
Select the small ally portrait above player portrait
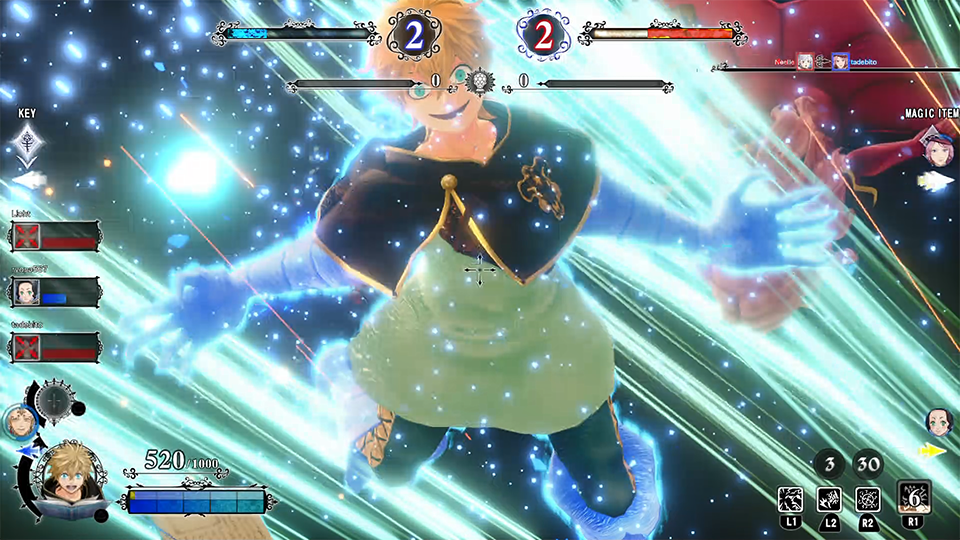18,420
